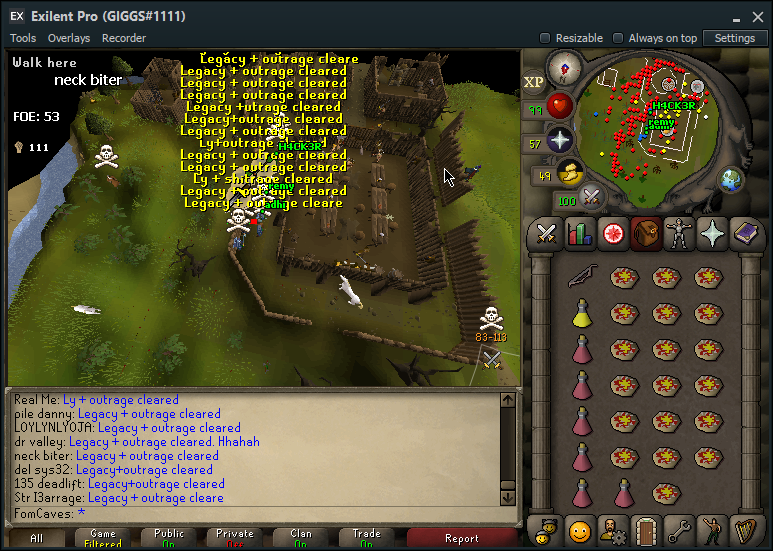Open the Settings button in the client bar

(735, 38)
